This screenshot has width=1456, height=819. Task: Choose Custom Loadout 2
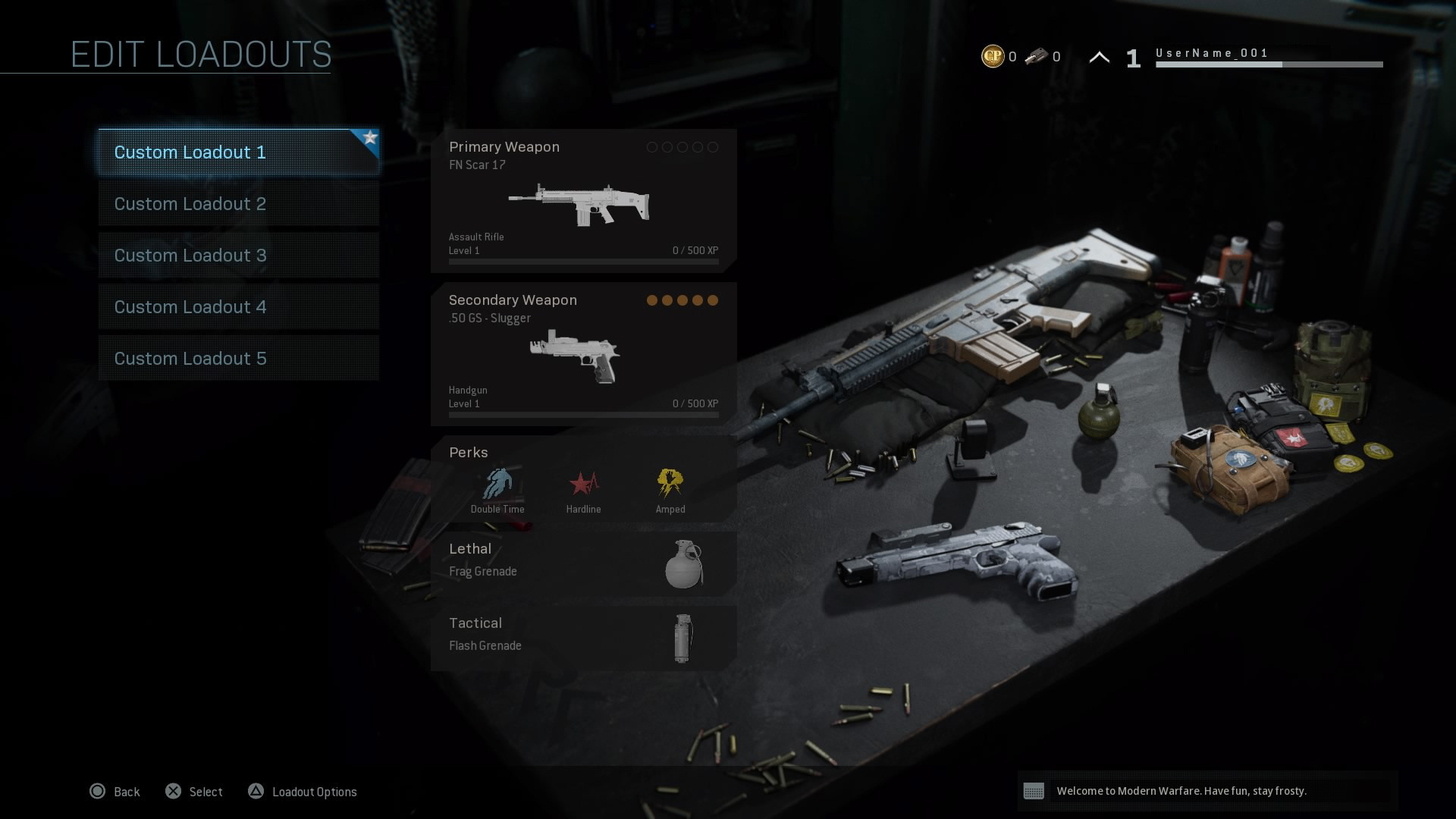point(238,204)
